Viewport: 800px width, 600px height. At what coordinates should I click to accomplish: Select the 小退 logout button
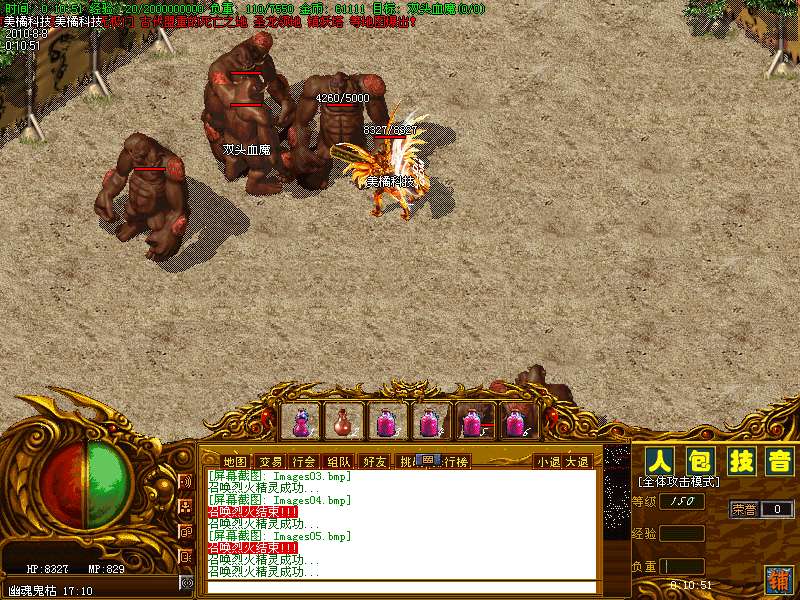(548, 461)
